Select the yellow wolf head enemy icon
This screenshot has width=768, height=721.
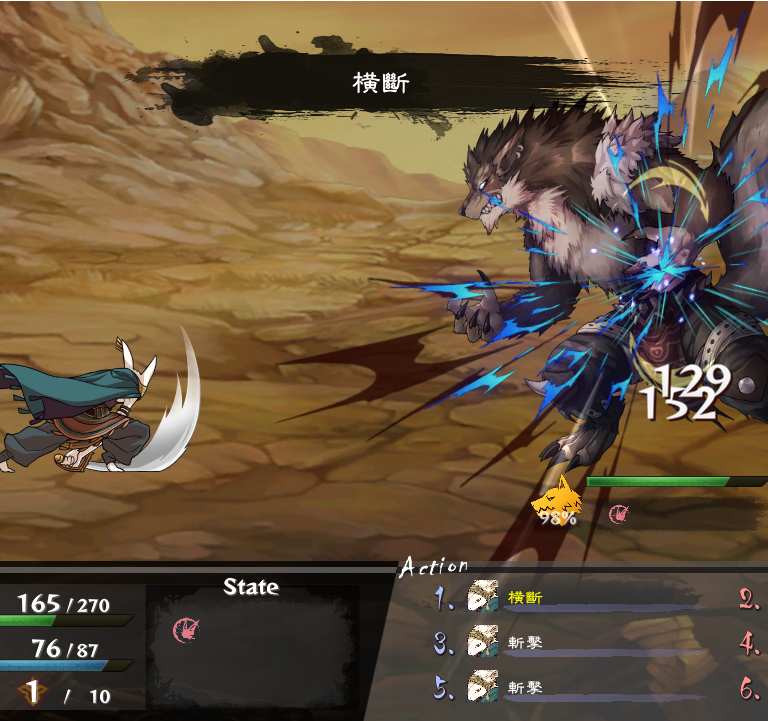point(556,497)
